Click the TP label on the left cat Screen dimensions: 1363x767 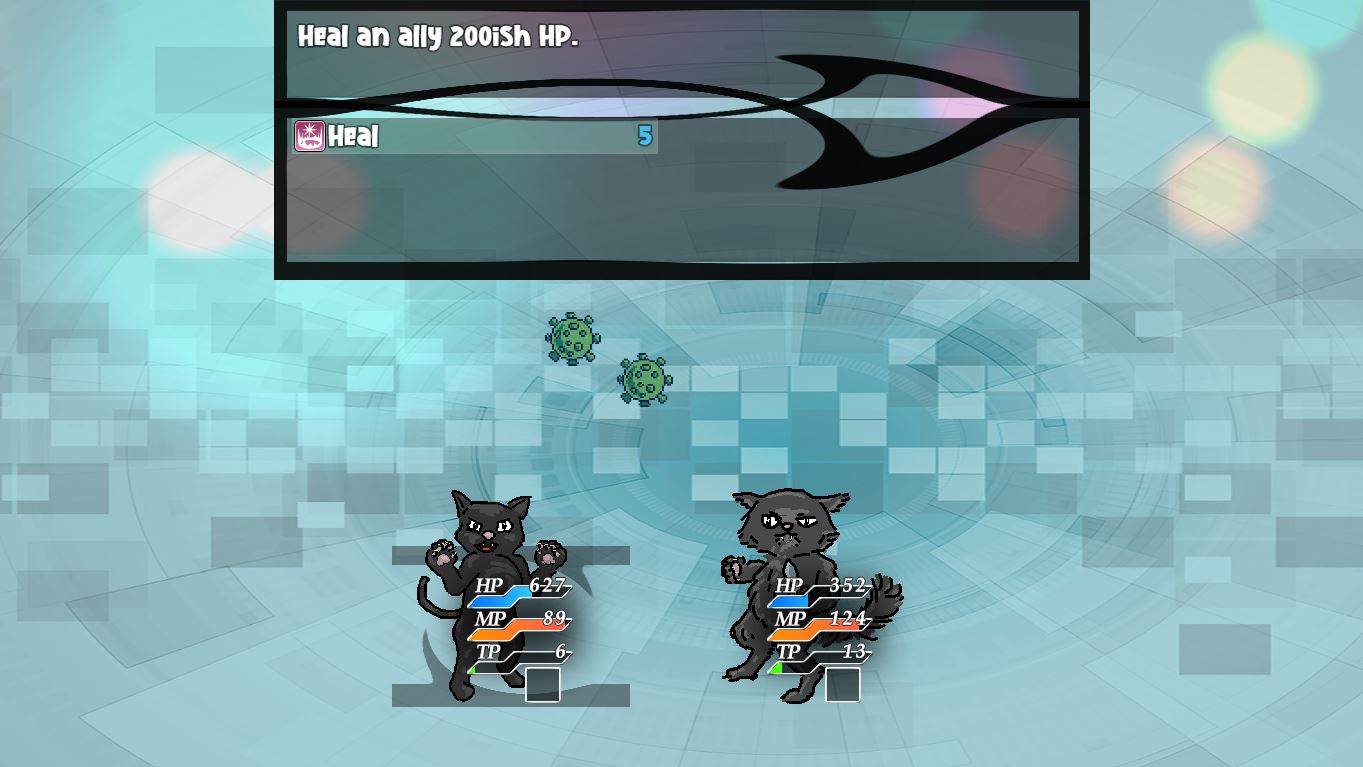pos(488,652)
